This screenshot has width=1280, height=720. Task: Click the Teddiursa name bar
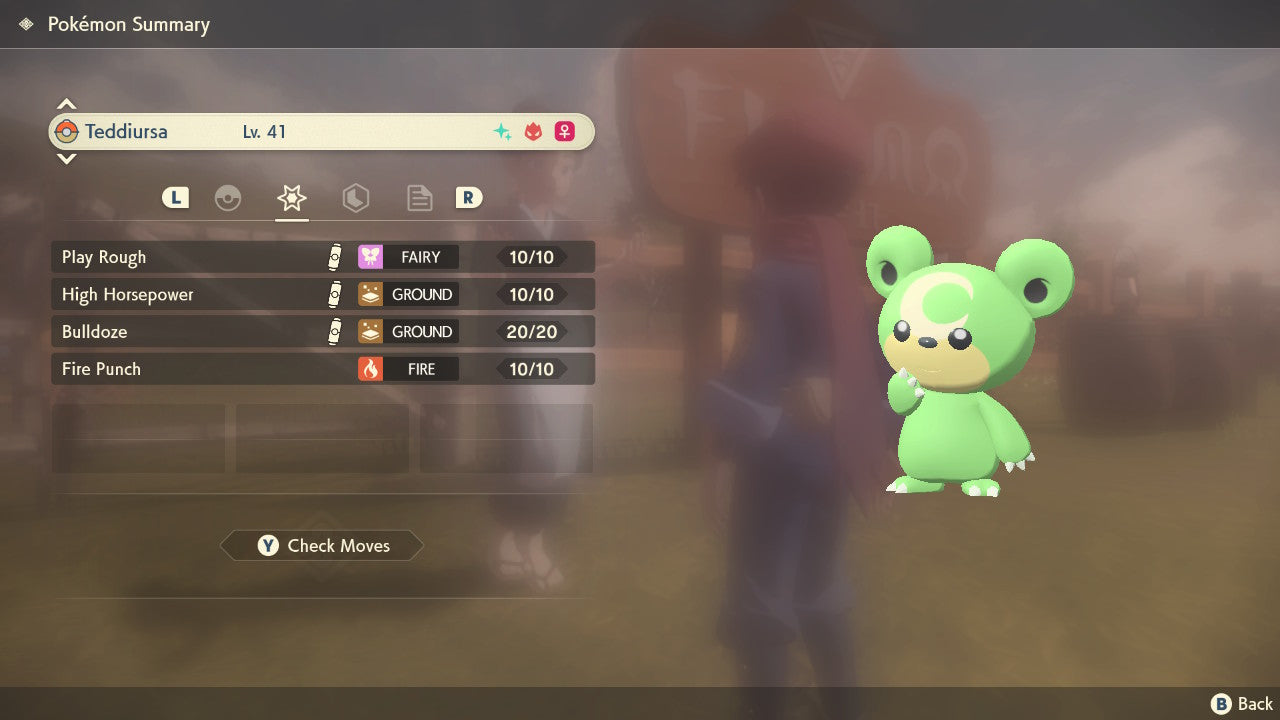click(x=322, y=132)
